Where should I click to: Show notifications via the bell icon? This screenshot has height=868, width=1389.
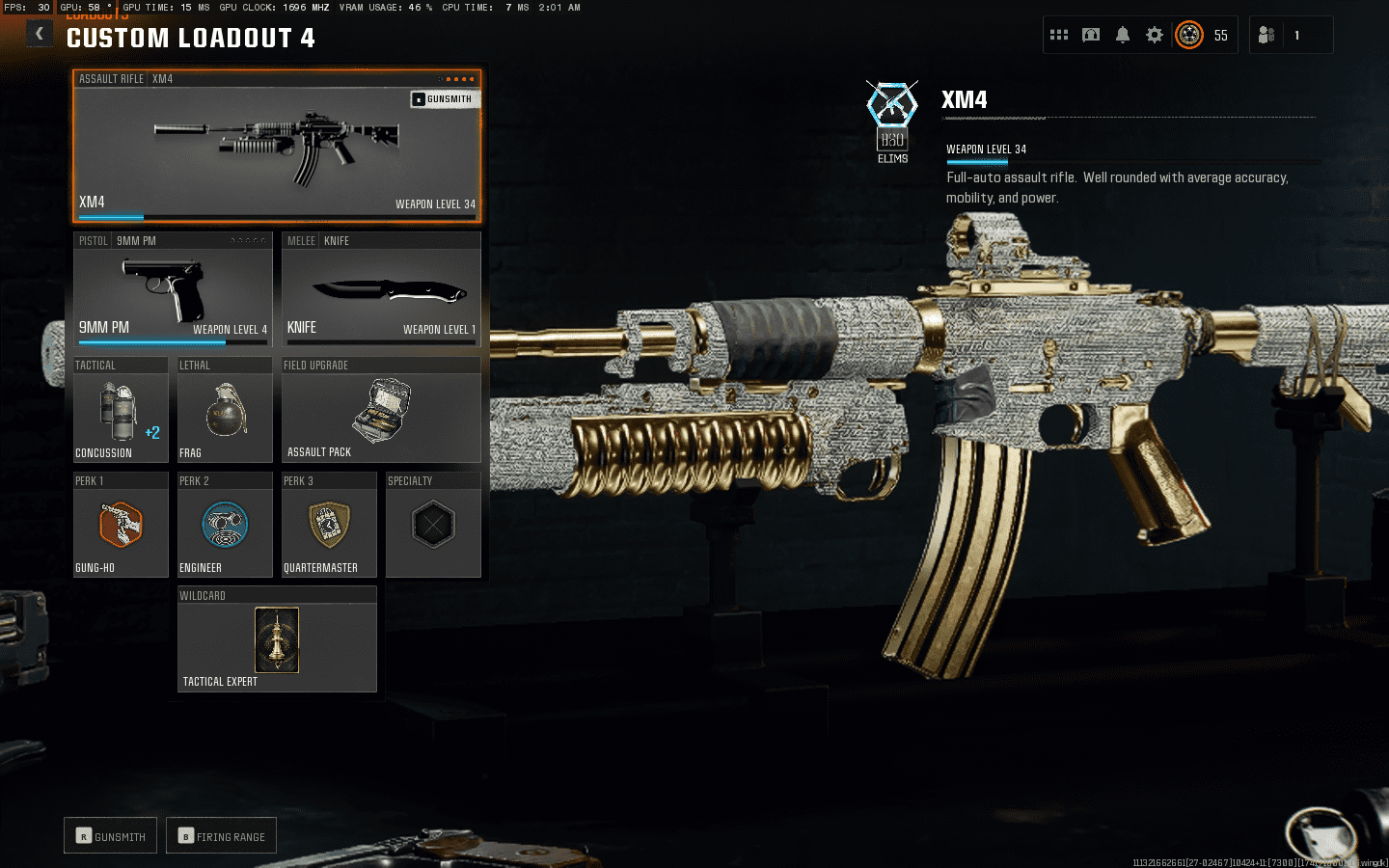click(1123, 35)
